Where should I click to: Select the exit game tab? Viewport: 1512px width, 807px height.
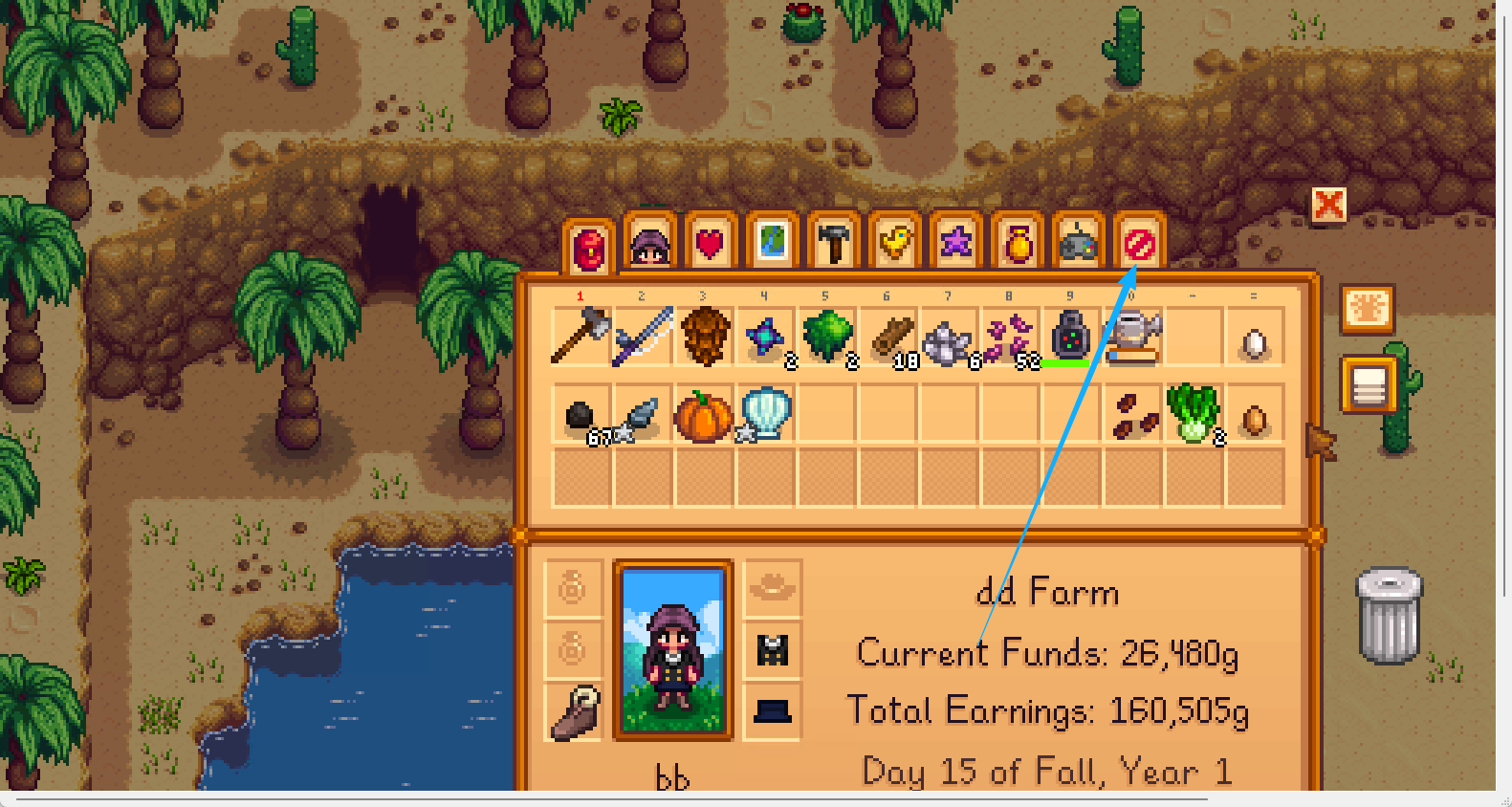pyautogui.click(x=1139, y=246)
